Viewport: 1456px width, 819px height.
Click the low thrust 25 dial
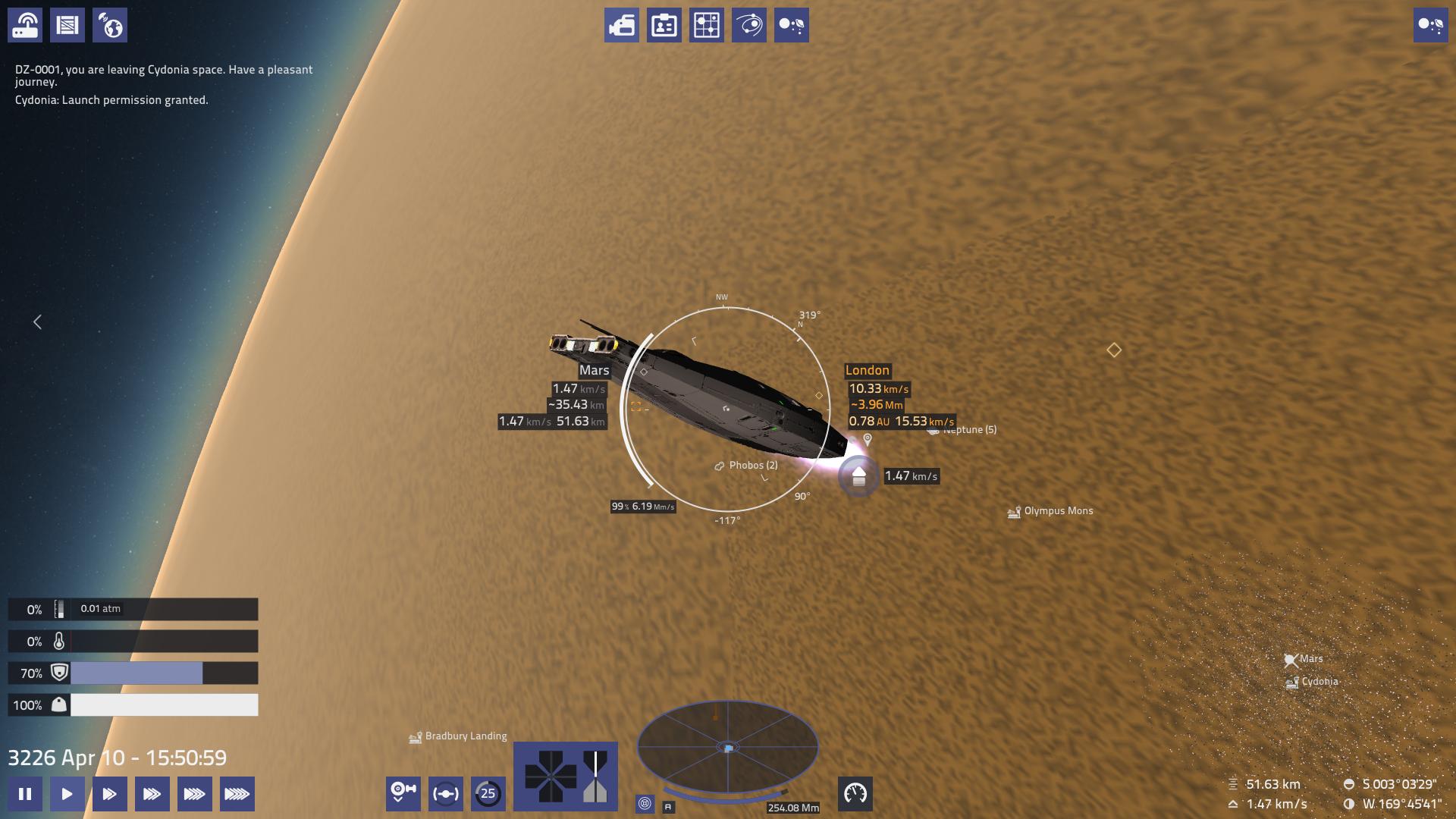[488, 794]
